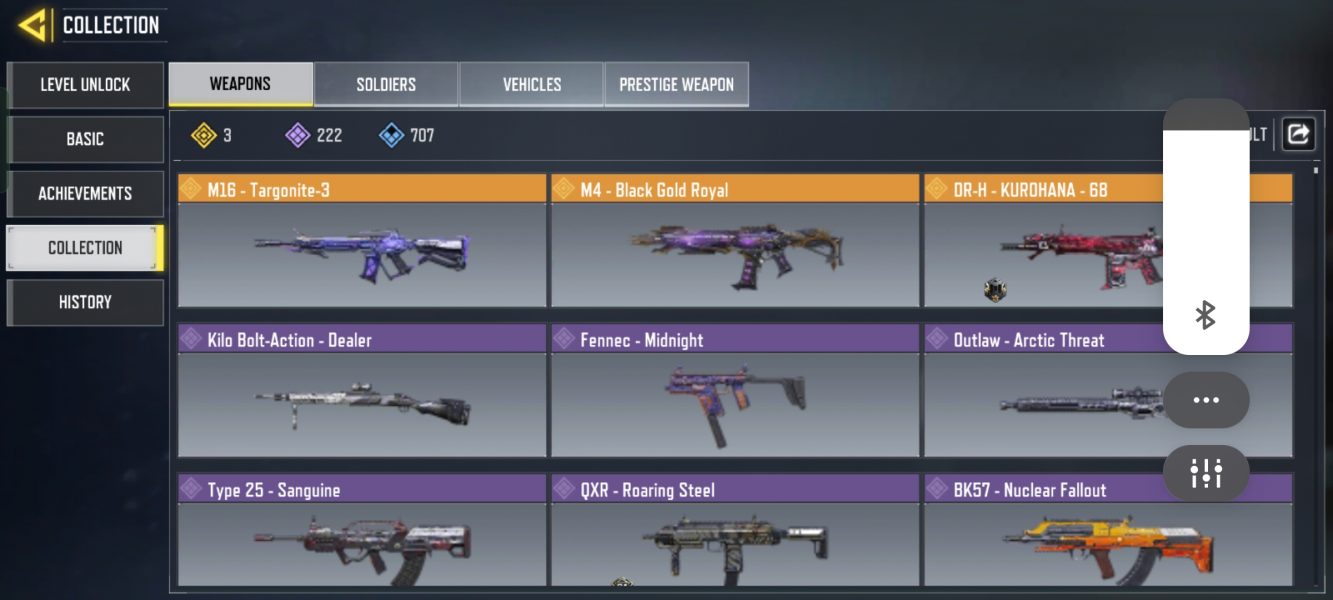The height and width of the screenshot is (600, 1333).
Task: Choose the M4 - Black Gold Royal card
Action: point(735,242)
